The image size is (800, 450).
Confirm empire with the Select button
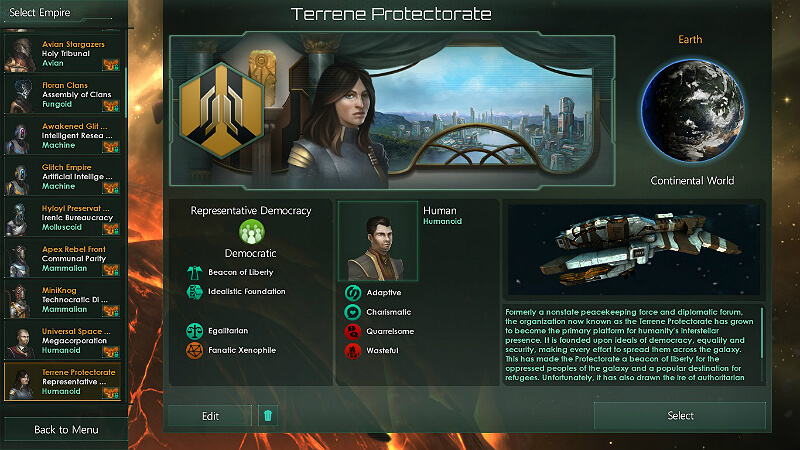(680, 416)
